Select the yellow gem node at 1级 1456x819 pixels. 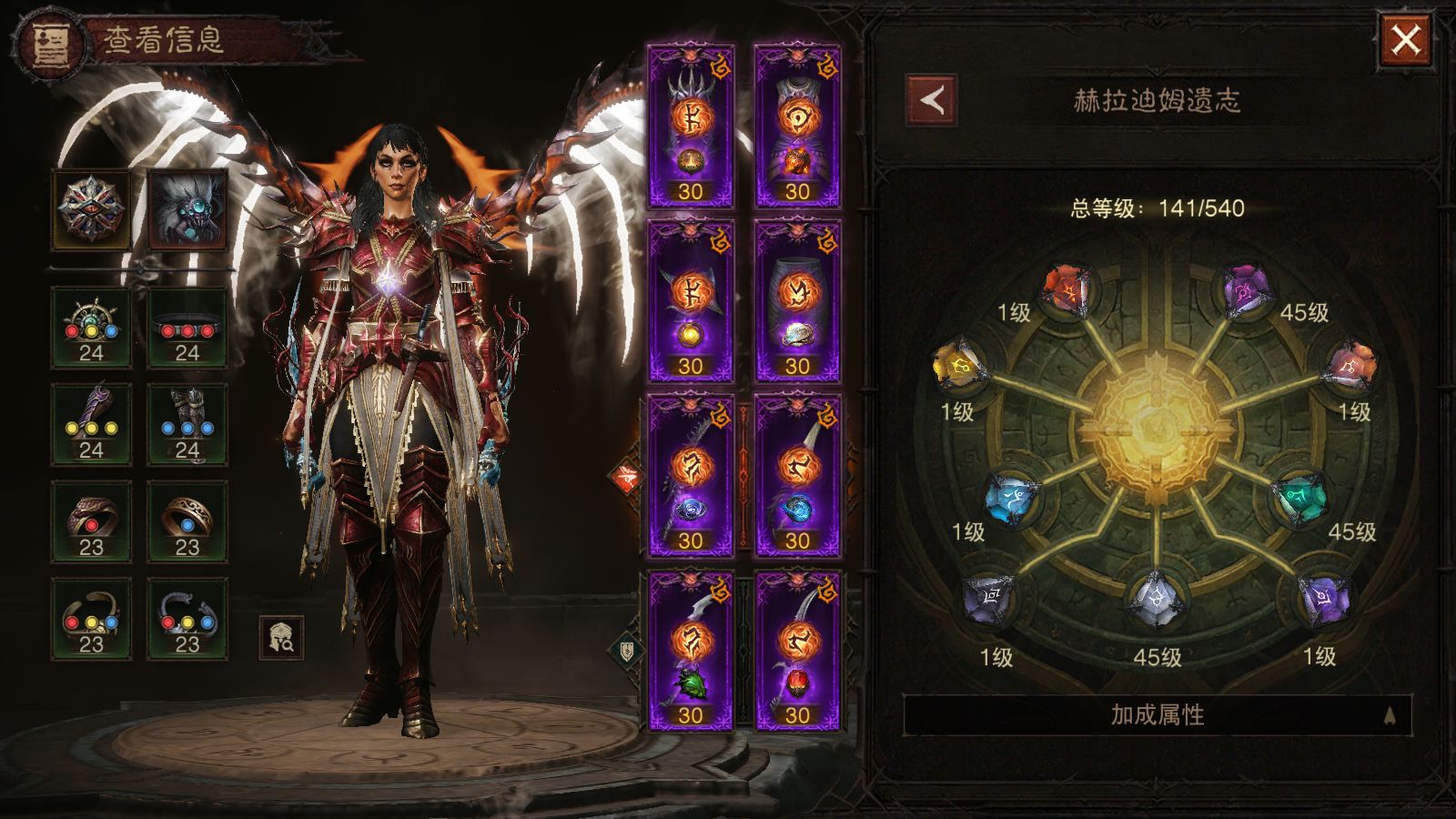click(958, 366)
